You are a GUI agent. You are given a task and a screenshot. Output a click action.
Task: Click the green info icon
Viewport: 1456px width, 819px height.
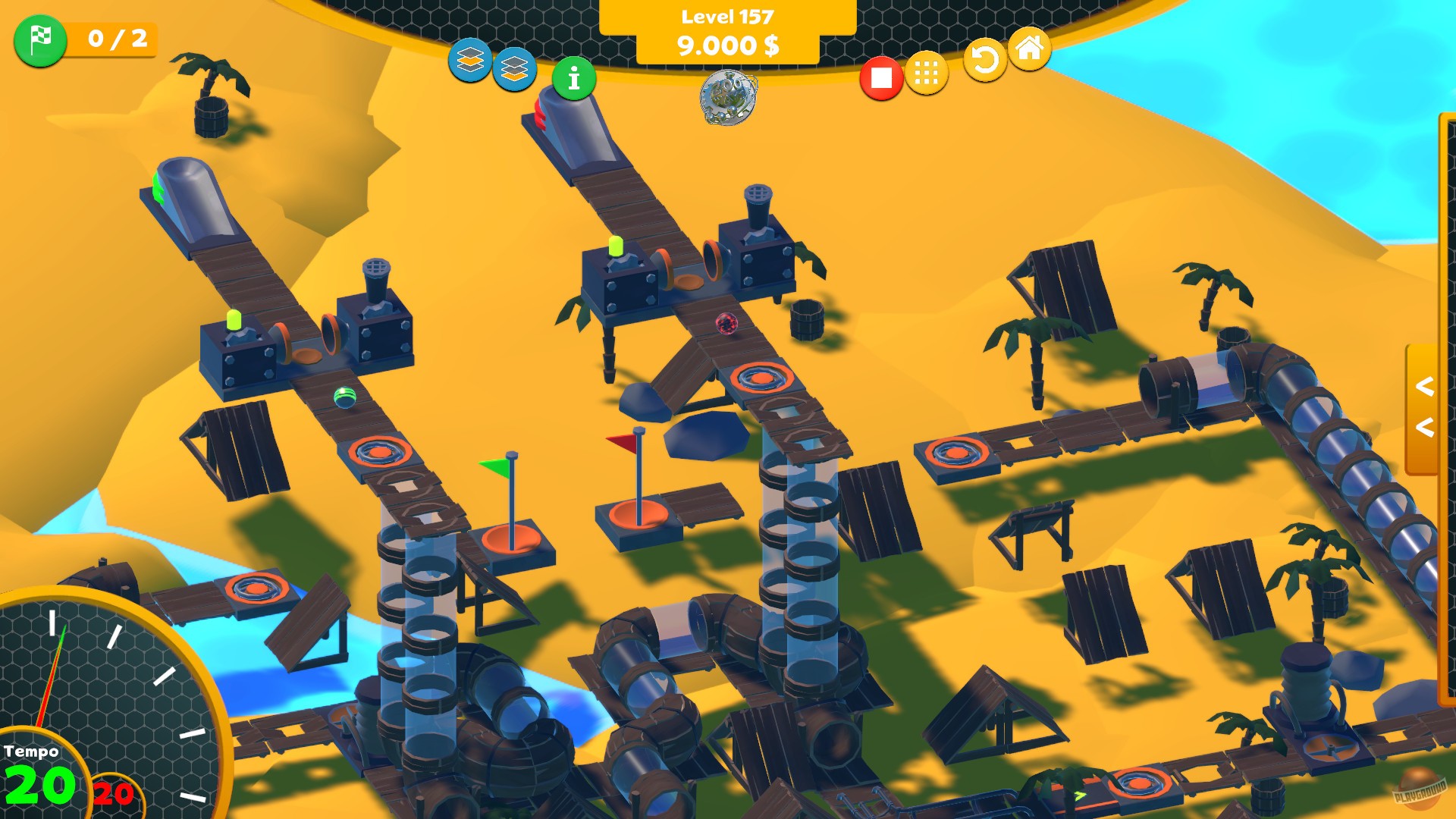tap(574, 77)
